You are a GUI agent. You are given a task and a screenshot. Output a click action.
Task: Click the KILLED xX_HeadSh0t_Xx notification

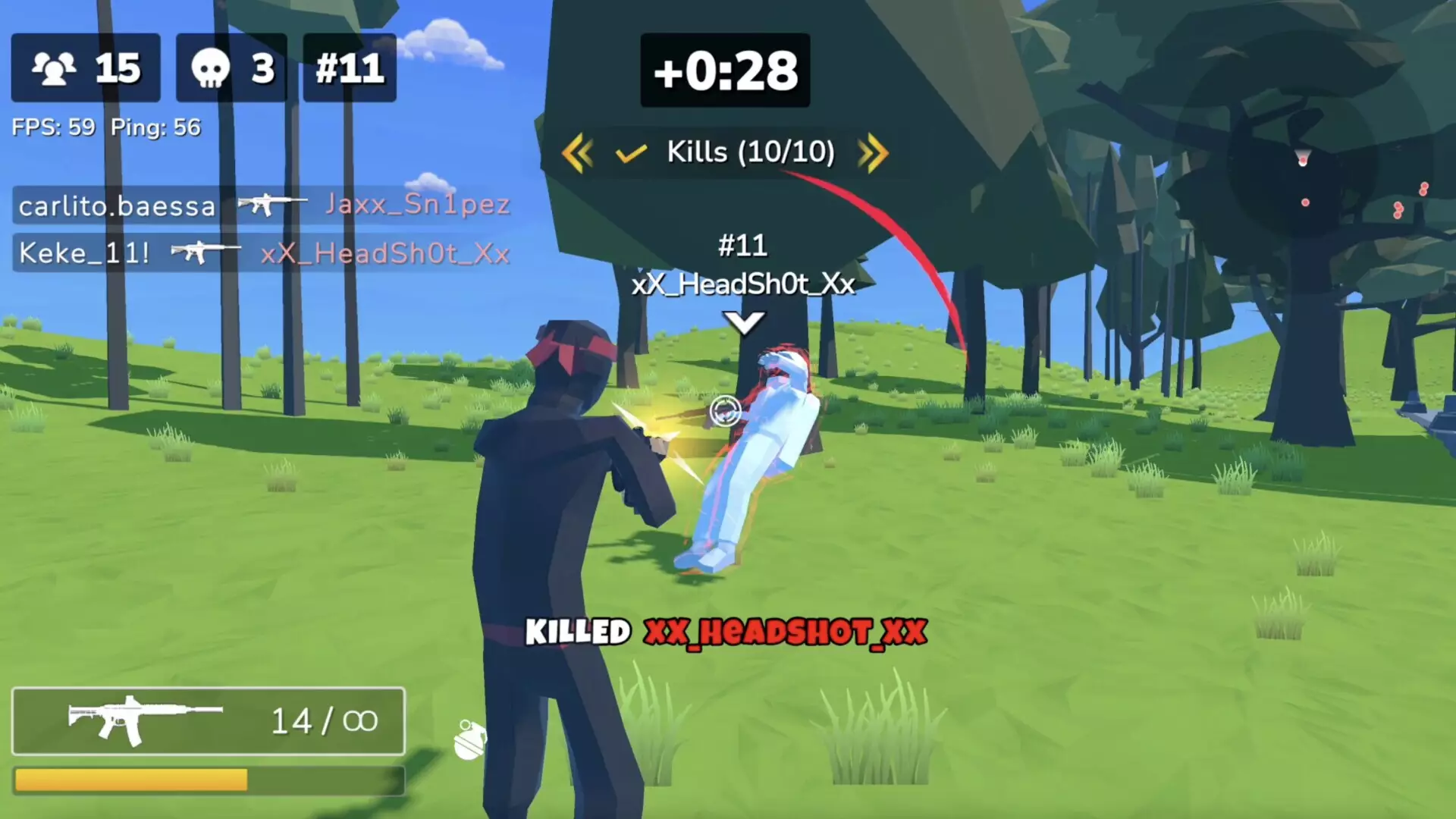pyautogui.click(x=724, y=632)
